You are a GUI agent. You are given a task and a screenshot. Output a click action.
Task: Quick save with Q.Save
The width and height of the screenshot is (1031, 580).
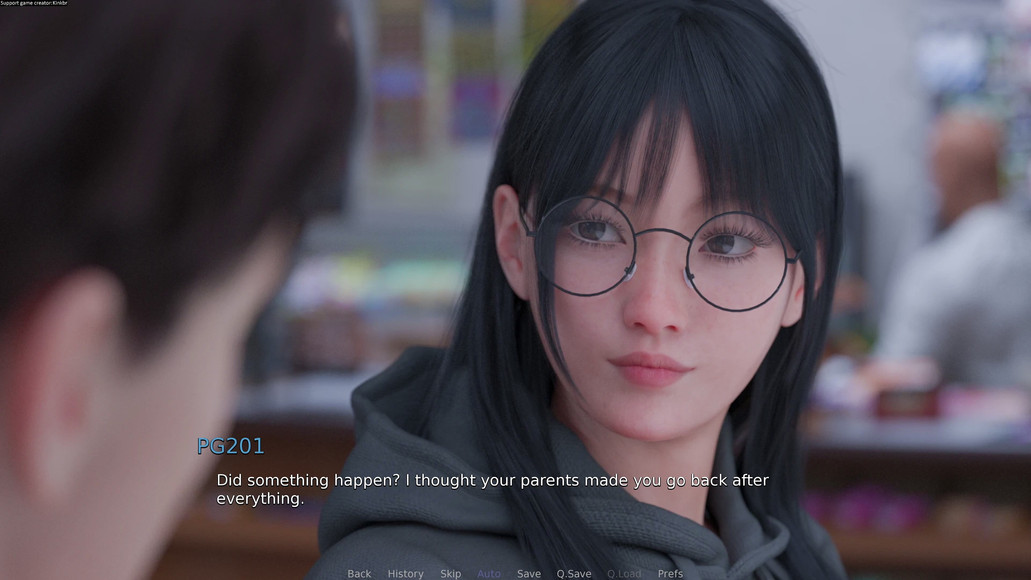(574, 573)
